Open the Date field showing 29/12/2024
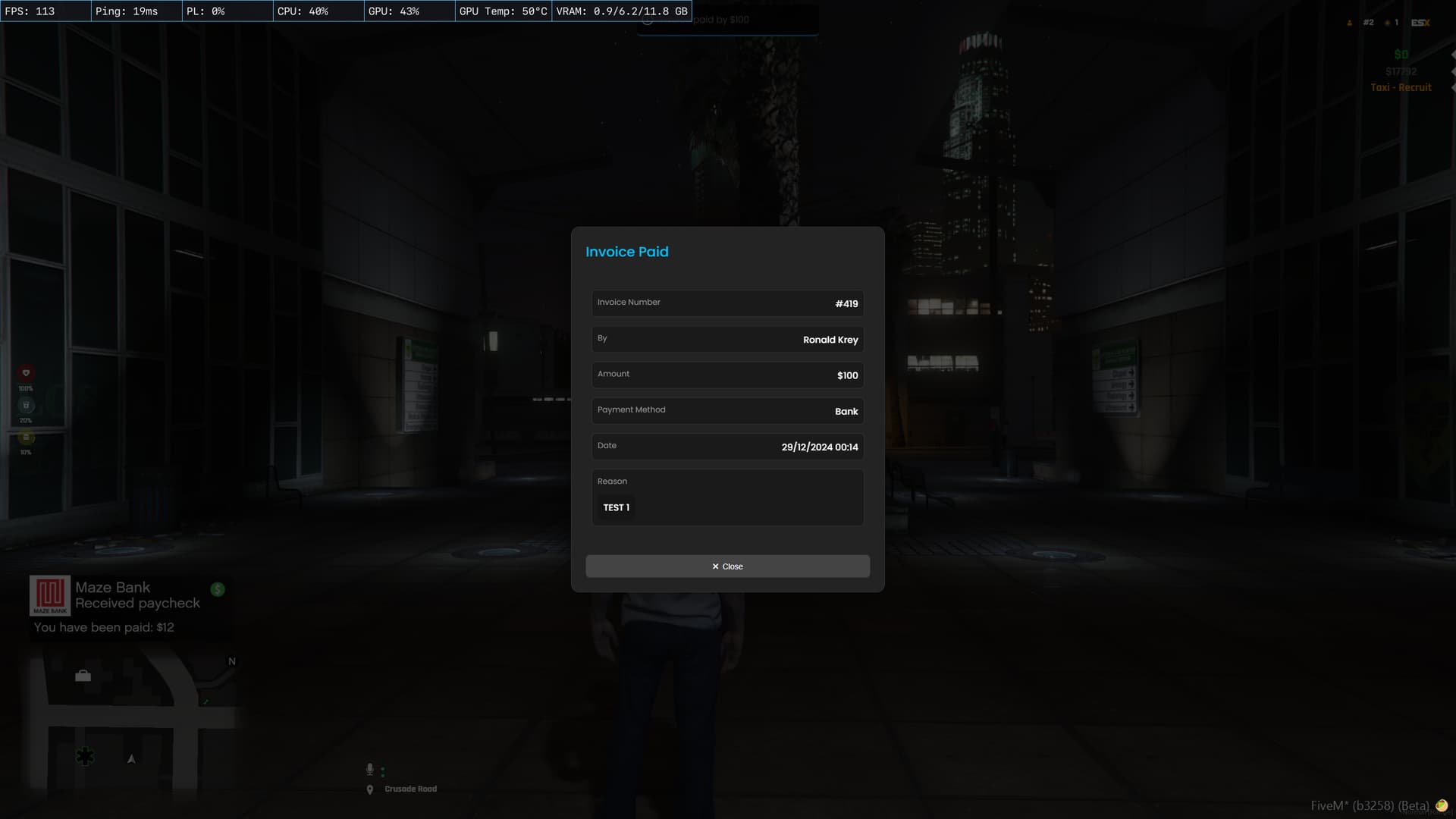This screenshot has height=819, width=1456. point(726,447)
